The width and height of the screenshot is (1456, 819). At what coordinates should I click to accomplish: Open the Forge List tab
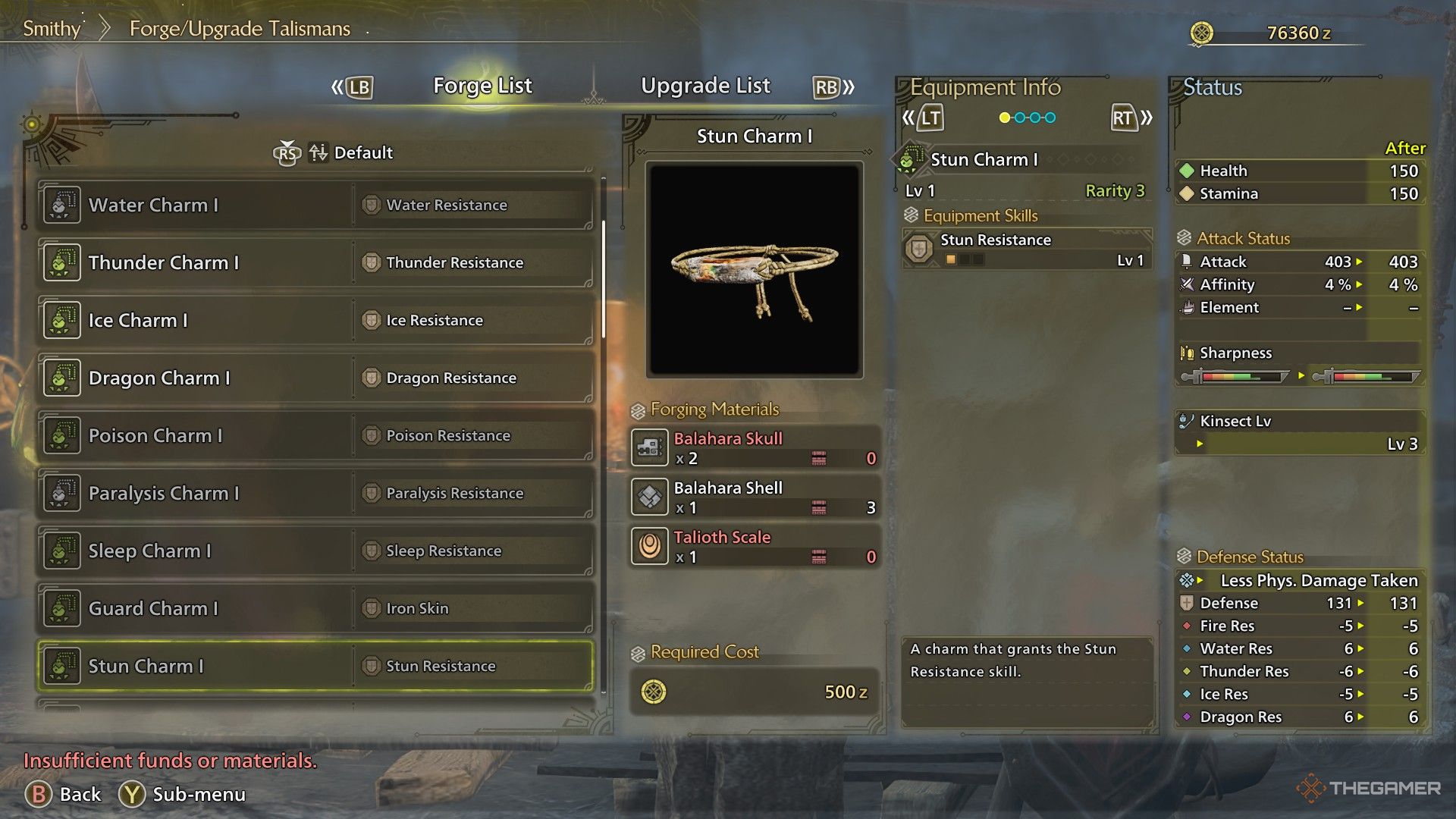coord(482,86)
